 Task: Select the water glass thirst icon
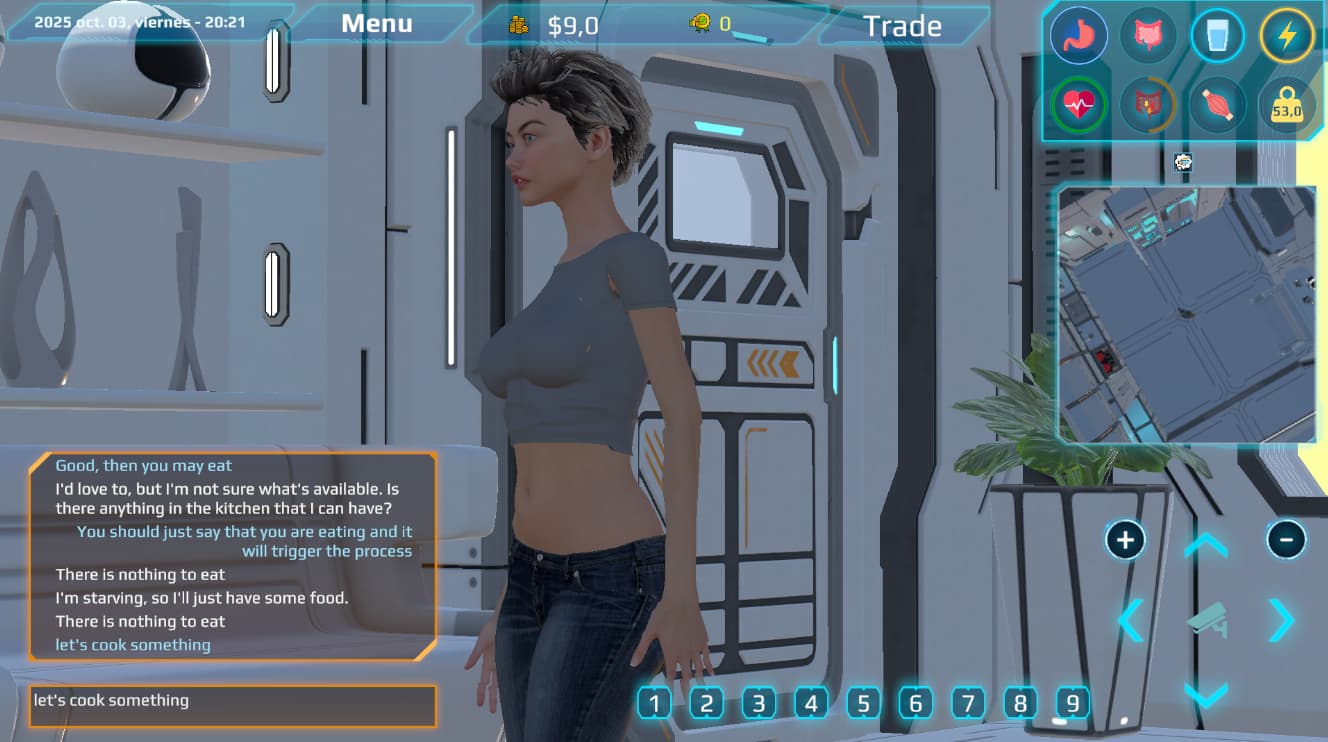[x=1217, y=36]
